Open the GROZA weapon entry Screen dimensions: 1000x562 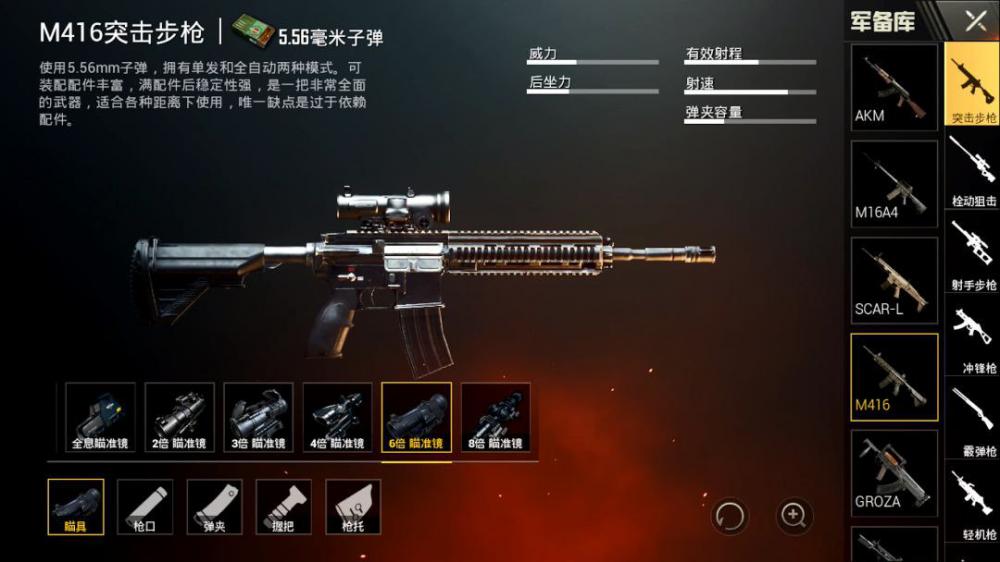coord(894,472)
